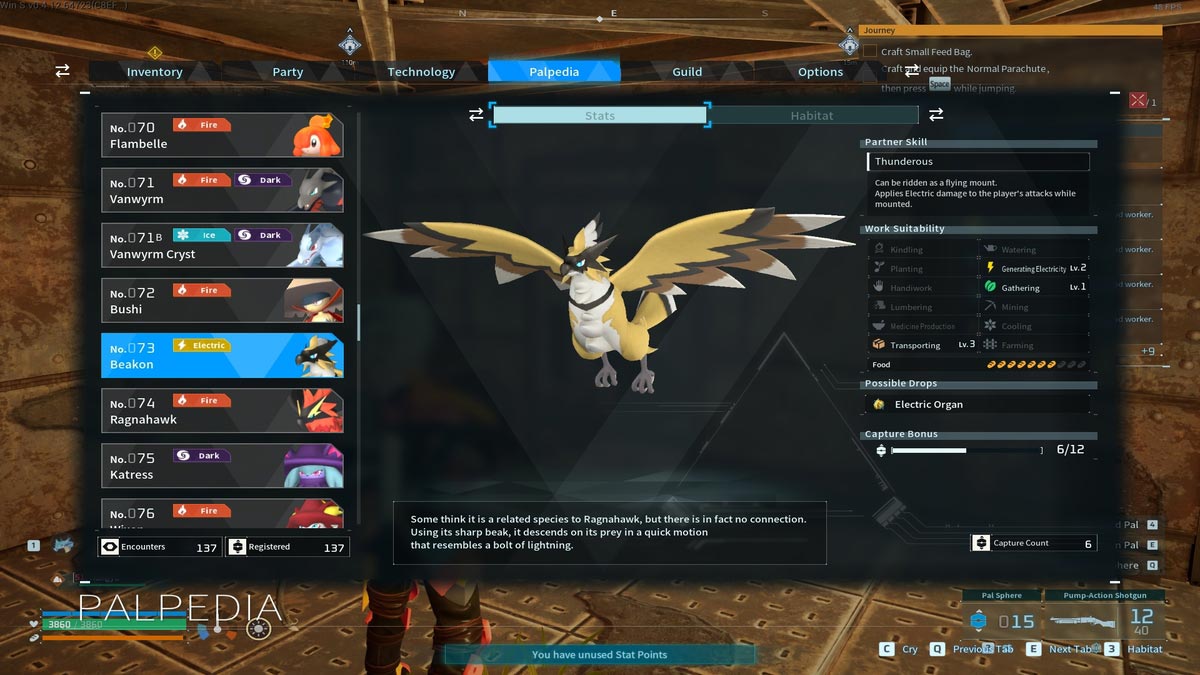Select the Beakon entry
1200x675 pixels.
coord(222,355)
